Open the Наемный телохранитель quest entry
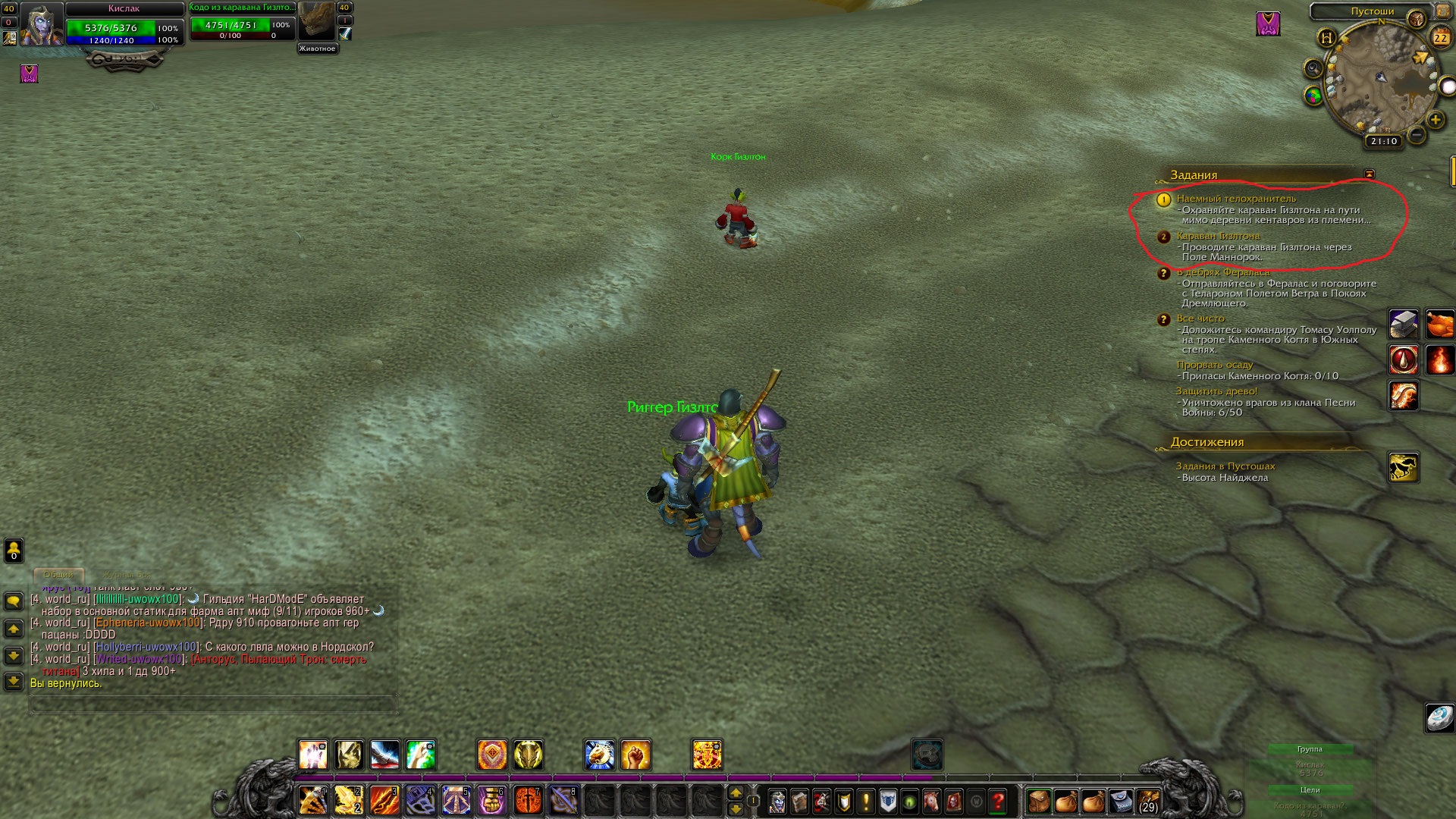This screenshot has height=819, width=1456. pos(1236,199)
